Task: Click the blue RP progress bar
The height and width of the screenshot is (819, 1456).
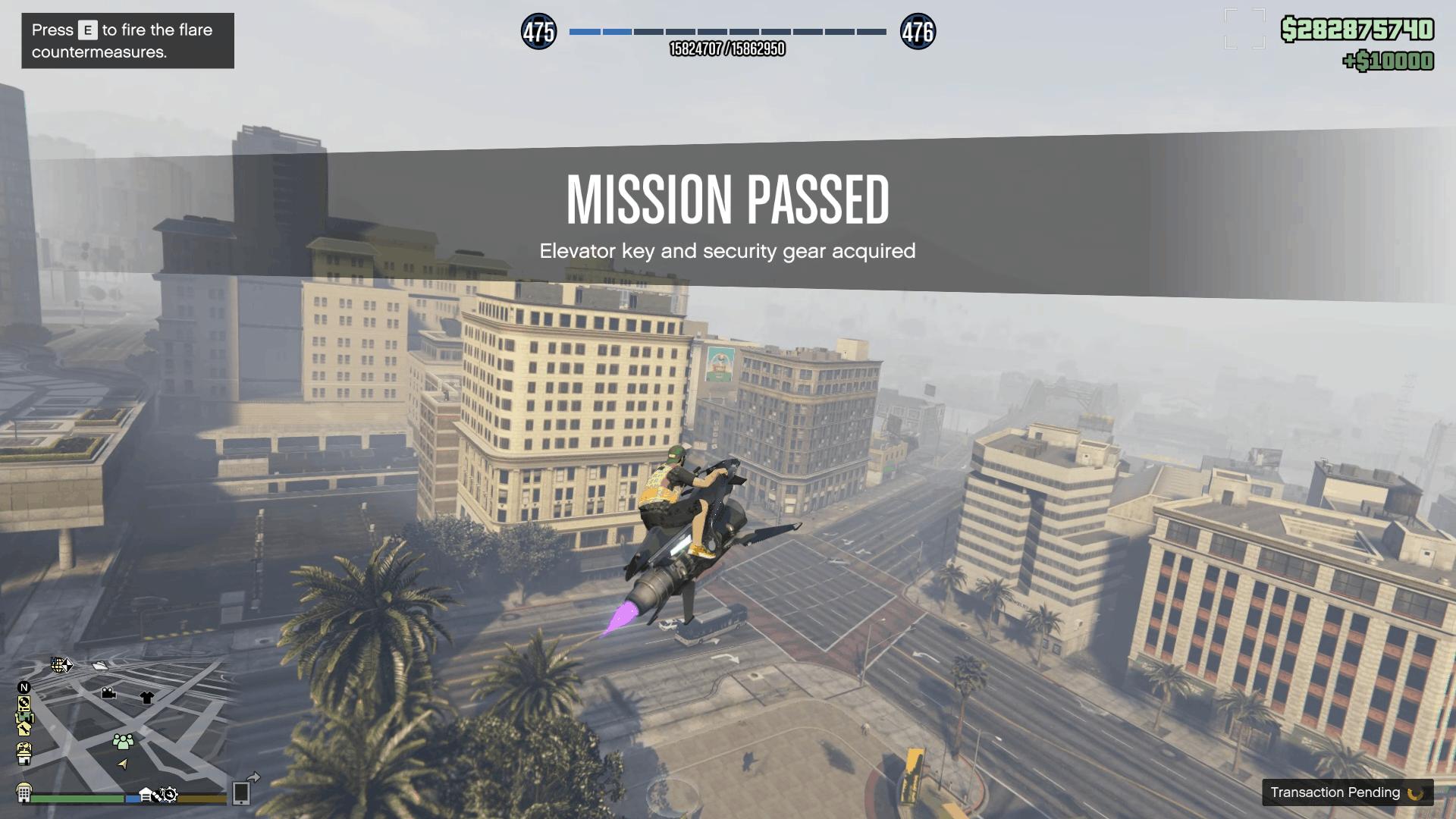Action: [599, 33]
